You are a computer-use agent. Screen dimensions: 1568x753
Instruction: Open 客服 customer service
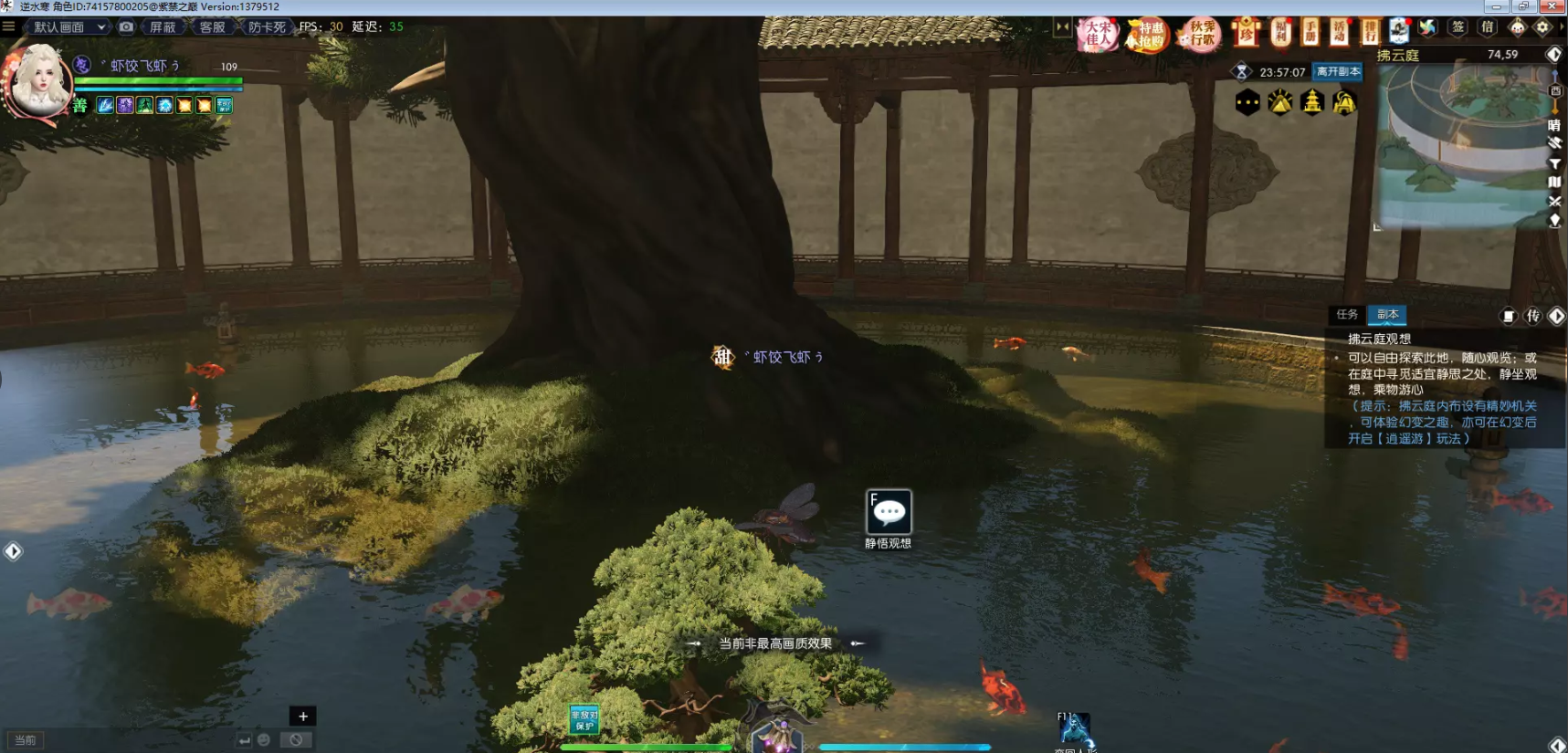(x=212, y=27)
